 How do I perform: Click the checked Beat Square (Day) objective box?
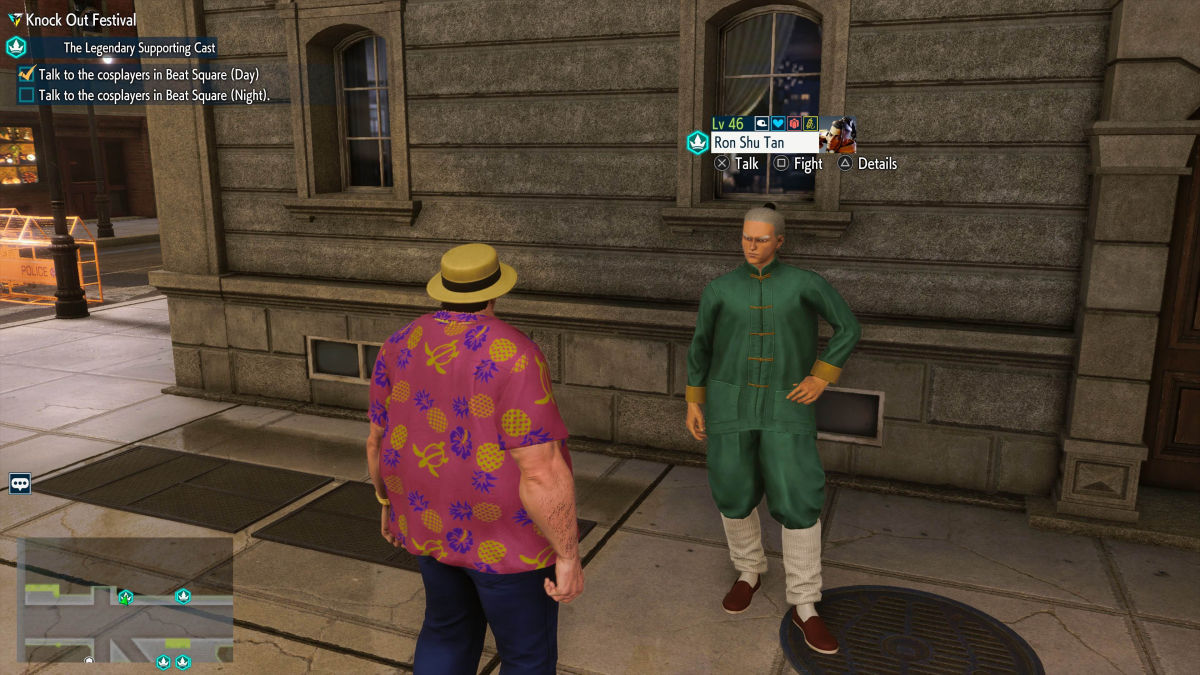pos(27,74)
